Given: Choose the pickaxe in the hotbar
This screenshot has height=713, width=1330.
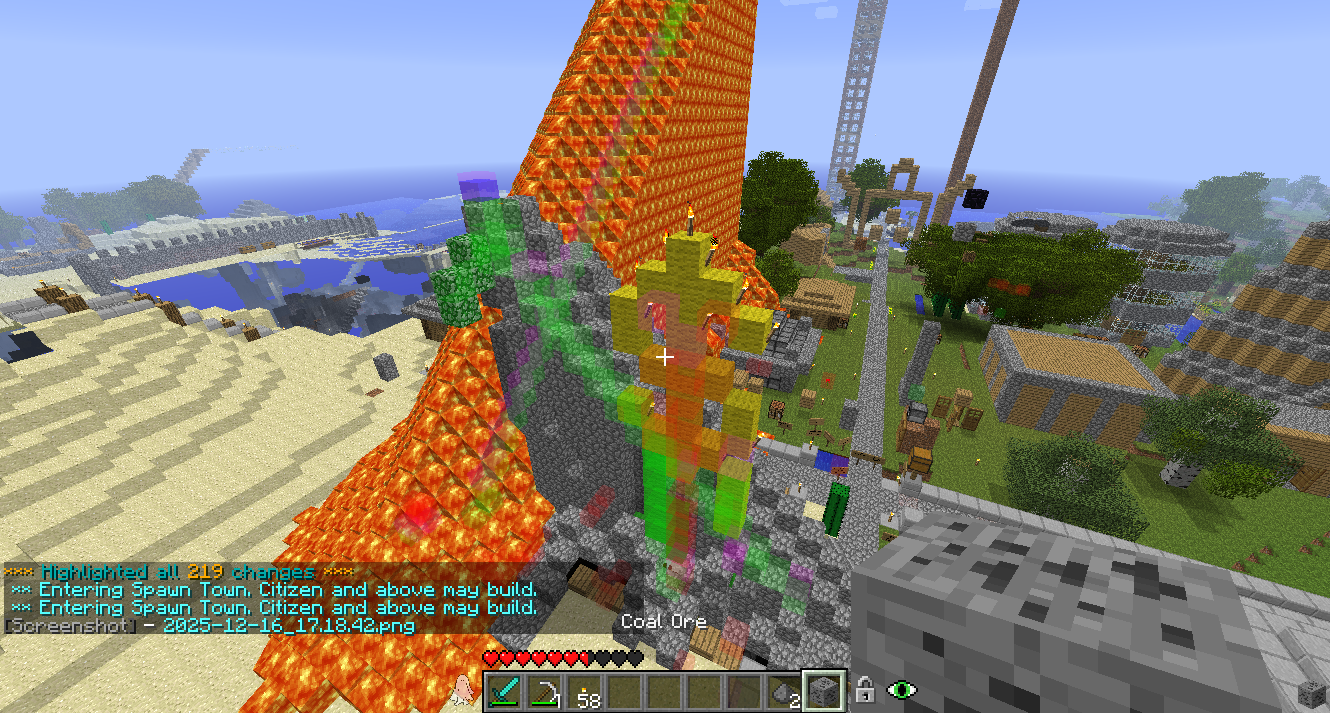Looking at the screenshot, I should click(545, 691).
